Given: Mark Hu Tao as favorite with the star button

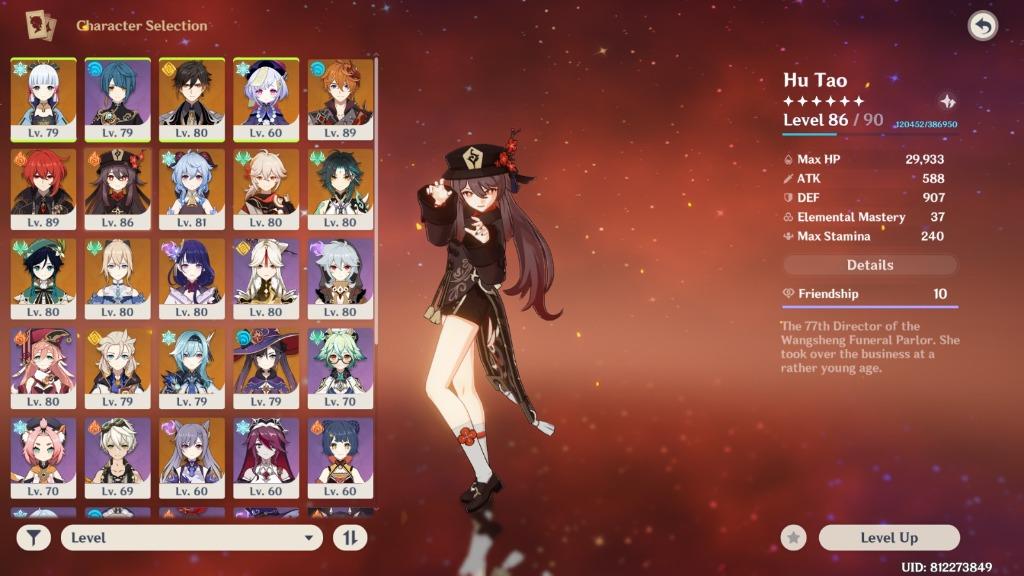Looking at the screenshot, I should 793,538.
